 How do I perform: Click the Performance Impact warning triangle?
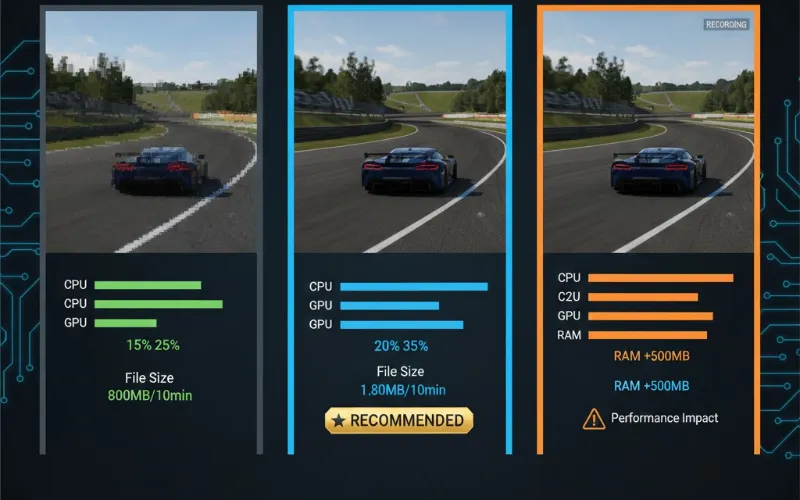point(594,419)
